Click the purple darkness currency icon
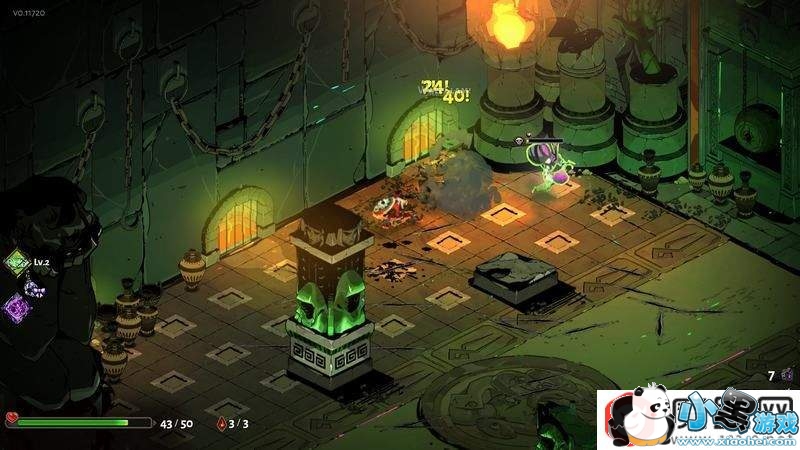This screenshot has width=800, height=450. (787, 375)
